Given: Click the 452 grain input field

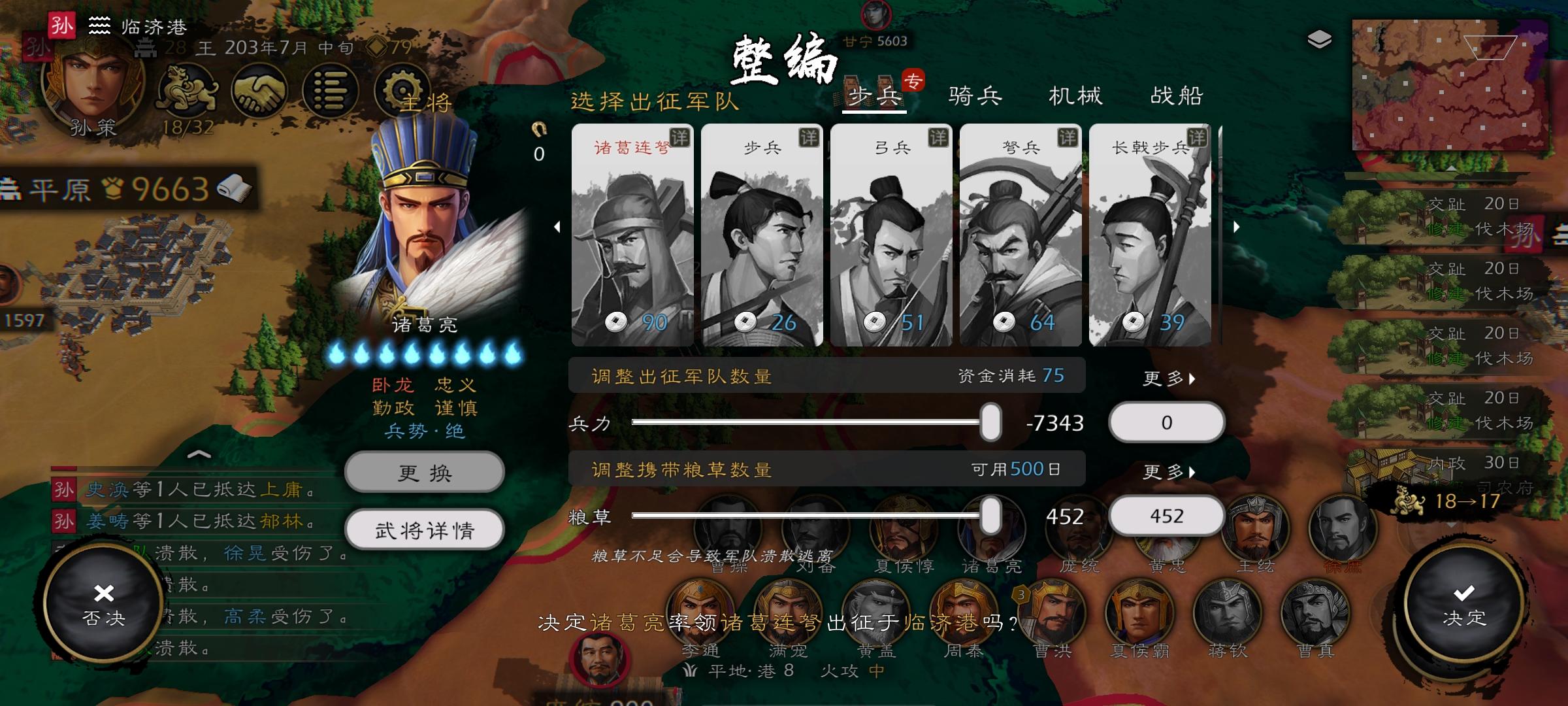Looking at the screenshot, I should 1167,516.
